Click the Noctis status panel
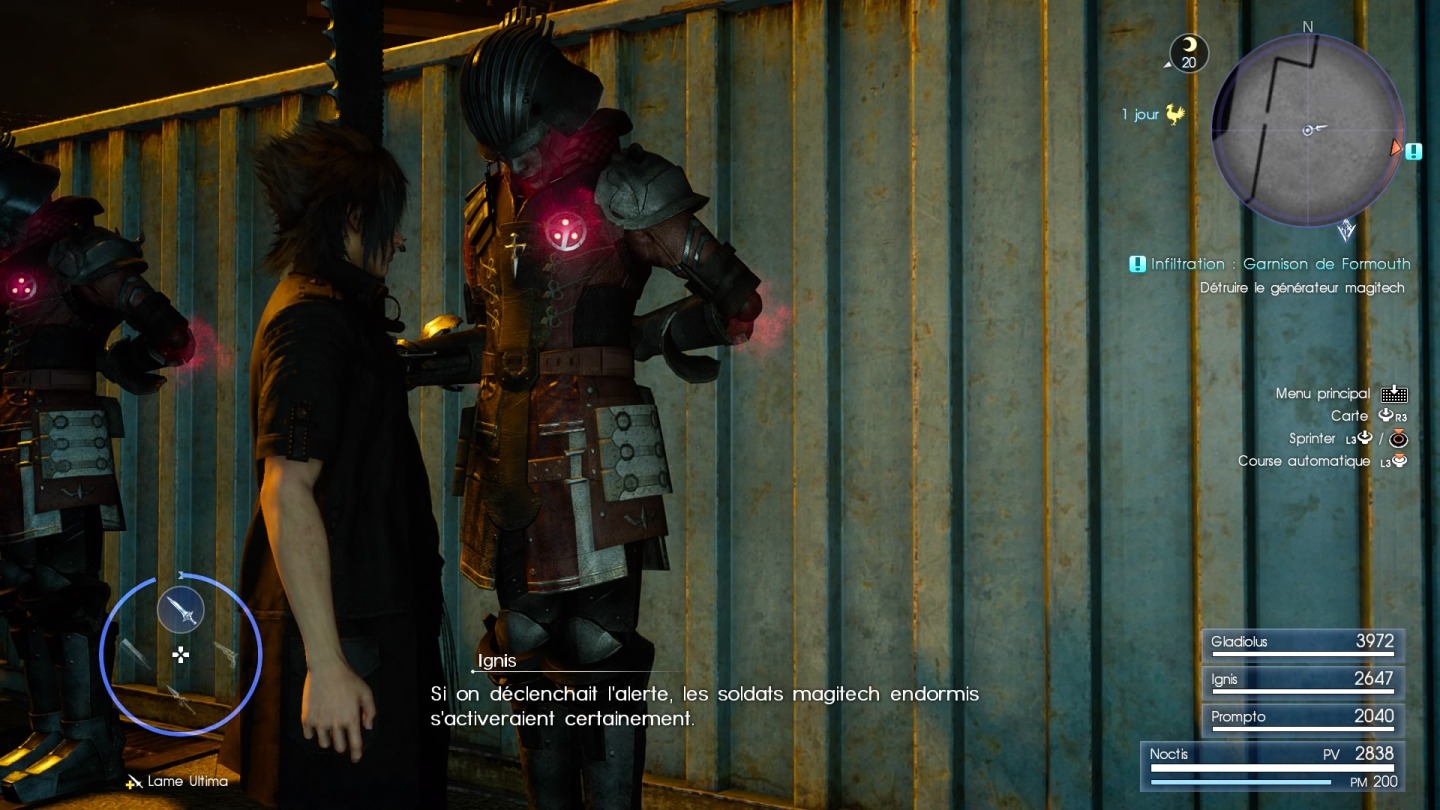Viewport: 1440px width, 810px height. (x=1273, y=766)
